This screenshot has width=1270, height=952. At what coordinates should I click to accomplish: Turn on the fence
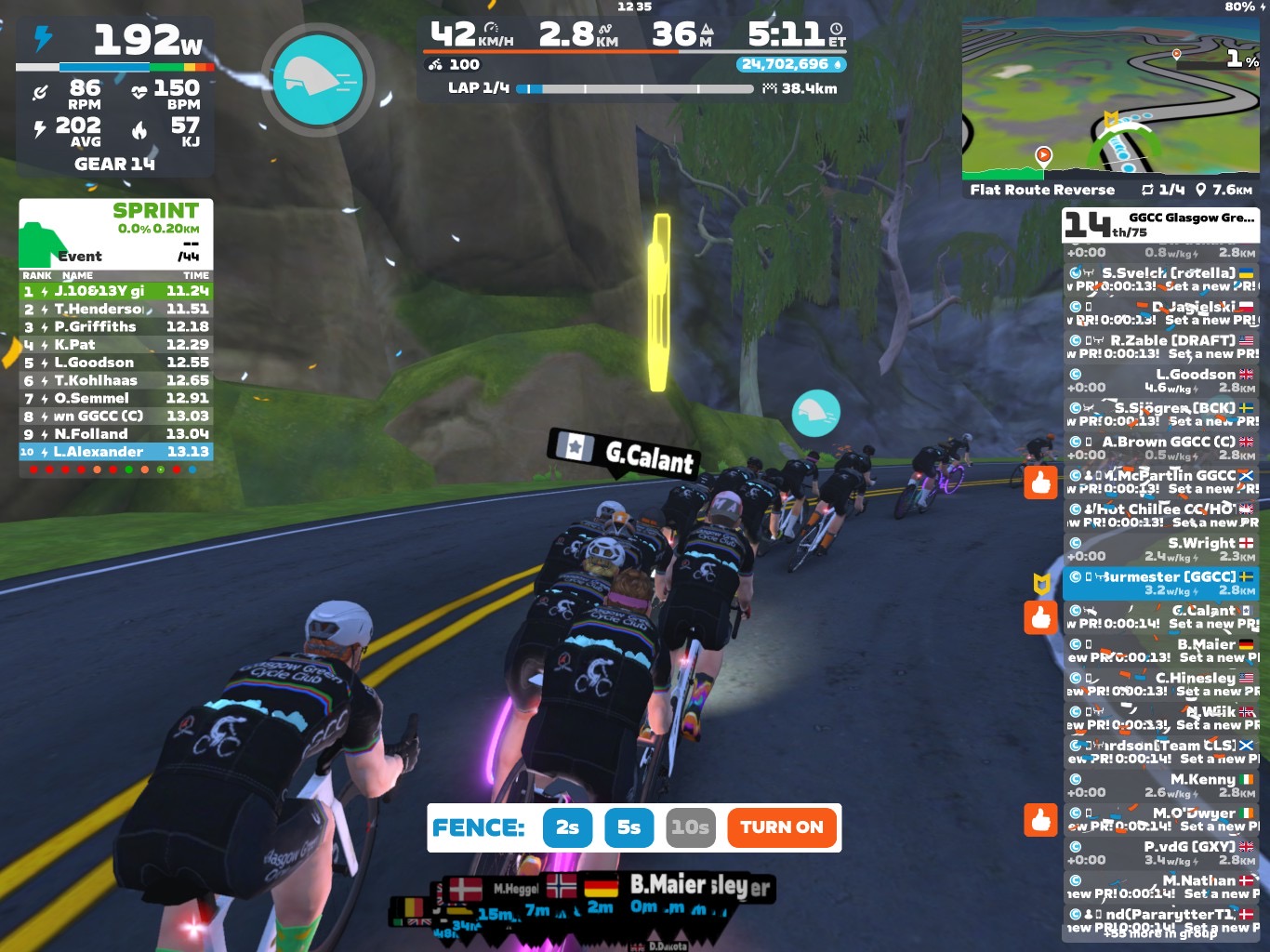point(781,827)
